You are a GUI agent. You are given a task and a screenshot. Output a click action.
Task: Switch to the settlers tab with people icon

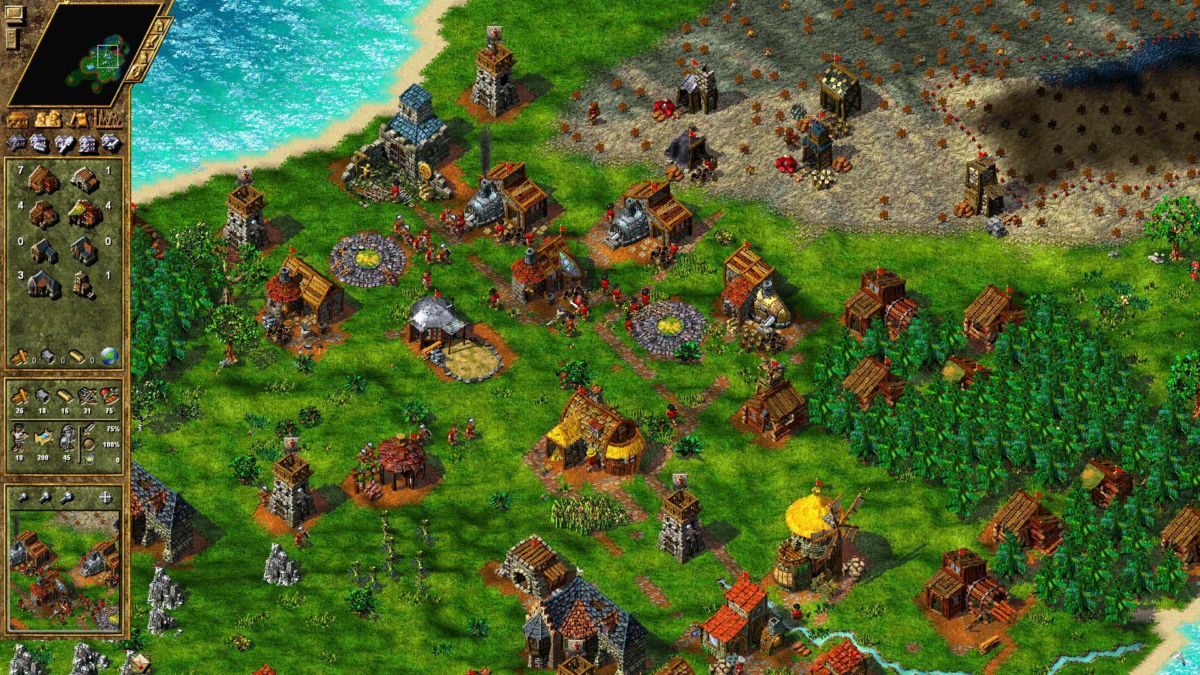click(47, 120)
